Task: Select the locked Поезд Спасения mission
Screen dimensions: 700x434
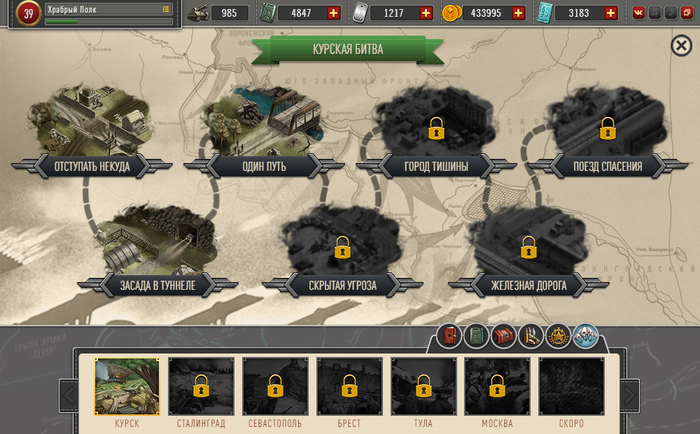Action: (607, 128)
